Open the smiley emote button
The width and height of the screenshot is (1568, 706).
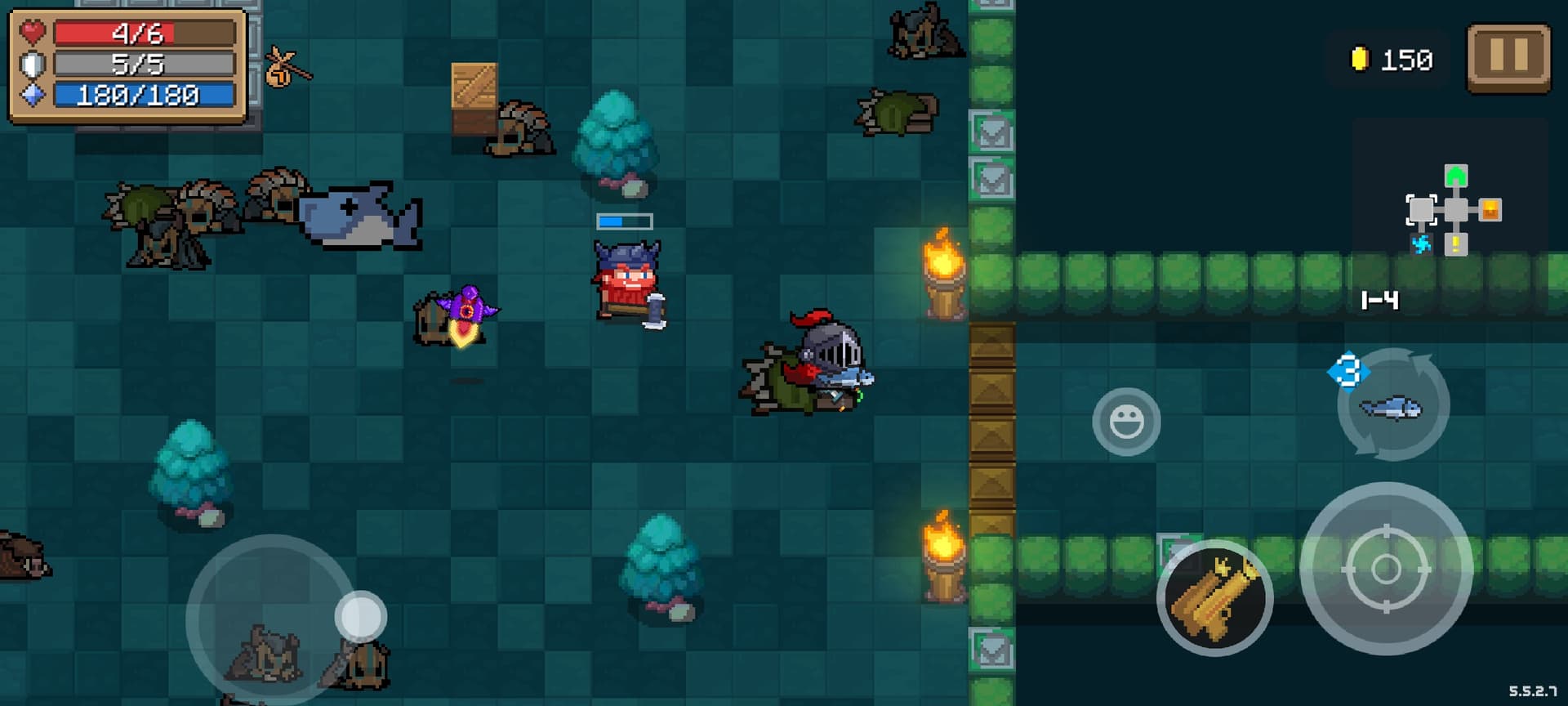(1126, 422)
